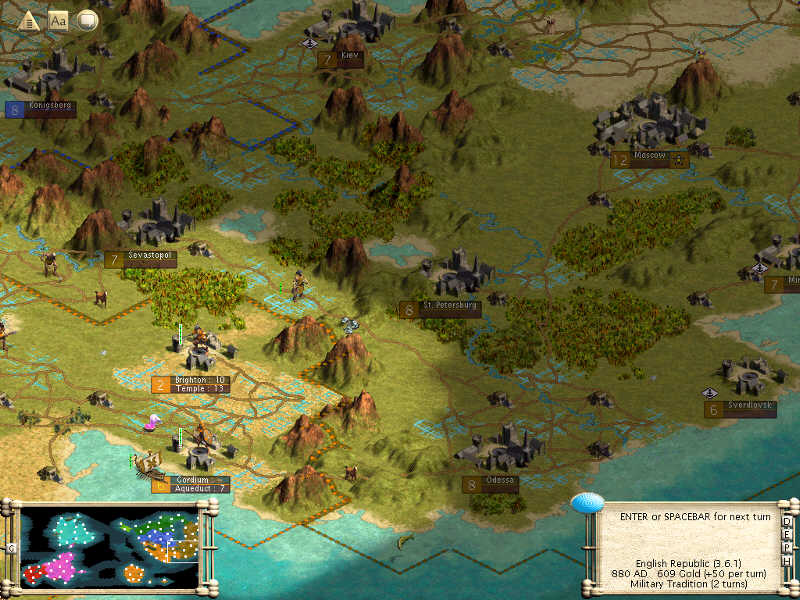Select the Sevastopol city name label

point(151,256)
